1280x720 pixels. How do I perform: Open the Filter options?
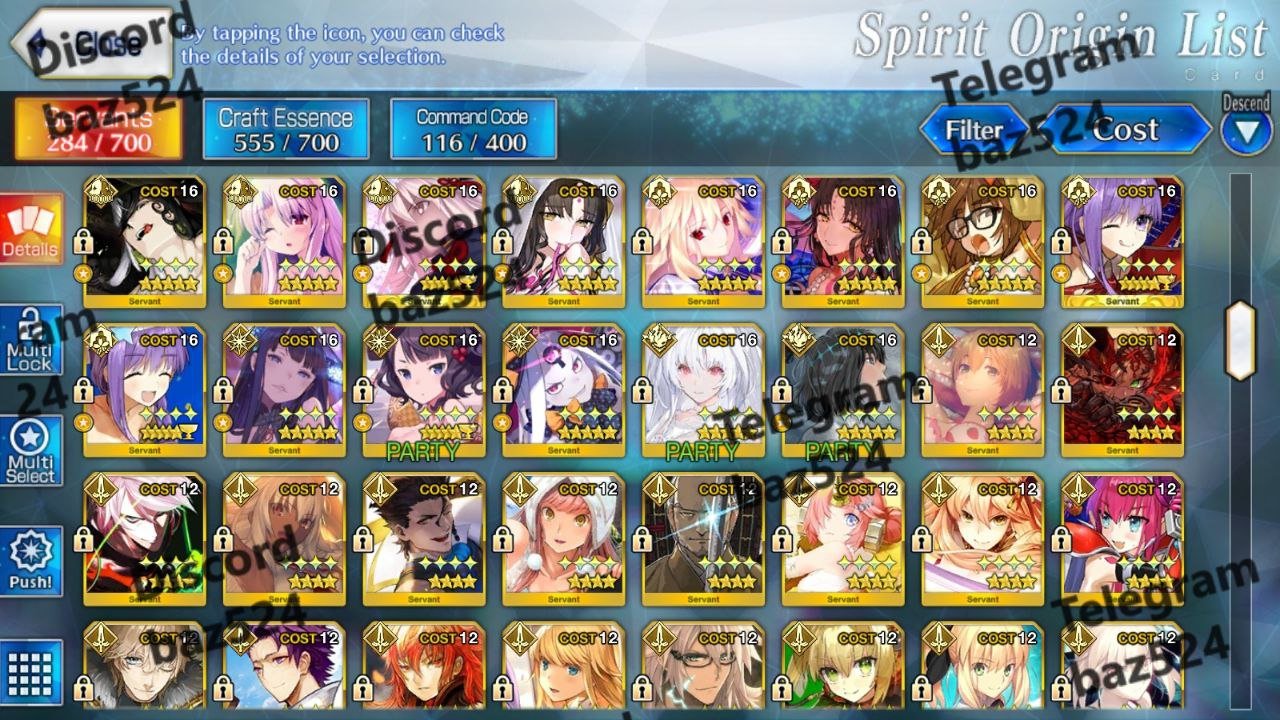pos(974,130)
